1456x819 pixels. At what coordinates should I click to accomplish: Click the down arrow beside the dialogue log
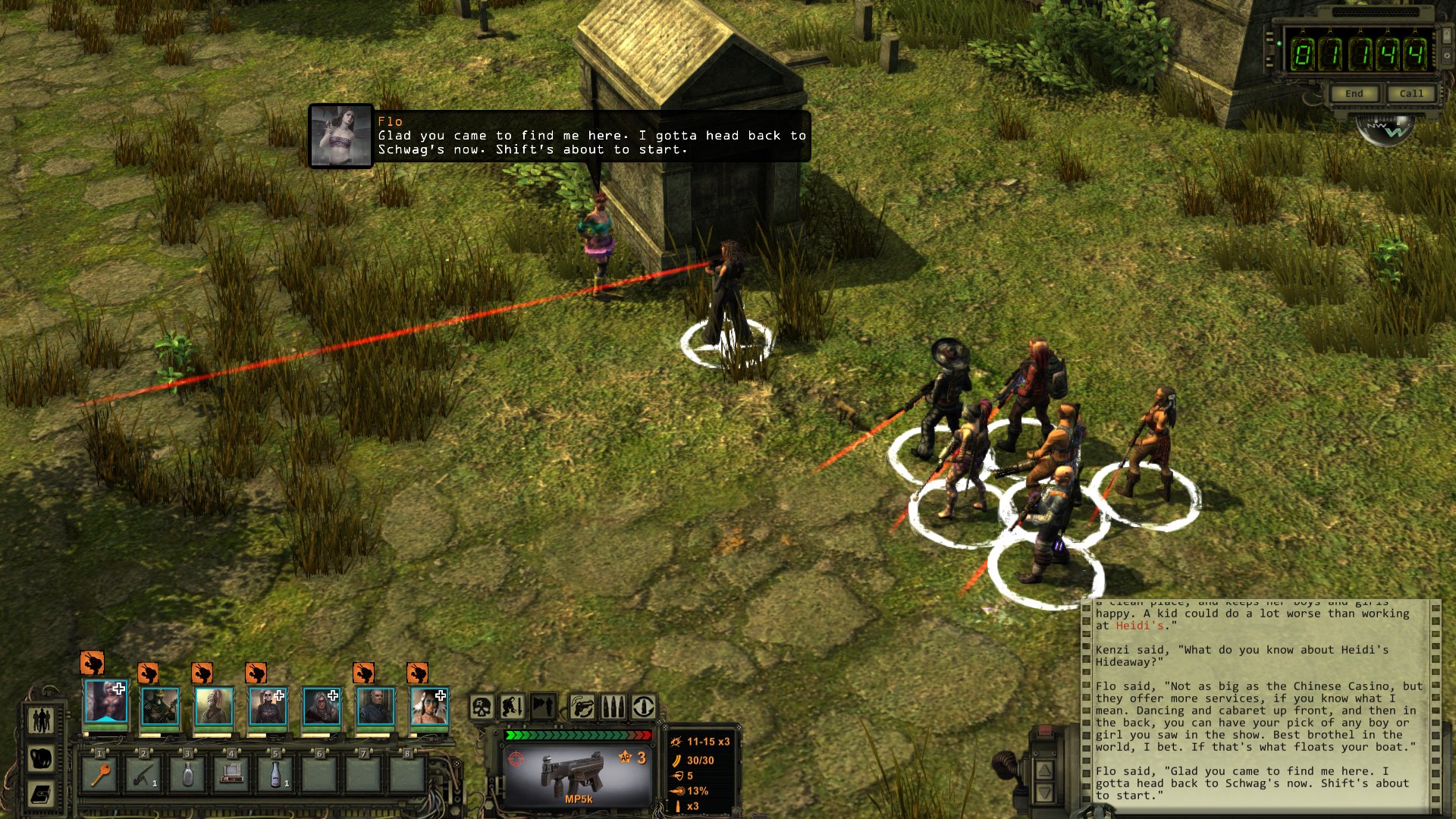pos(1044,794)
